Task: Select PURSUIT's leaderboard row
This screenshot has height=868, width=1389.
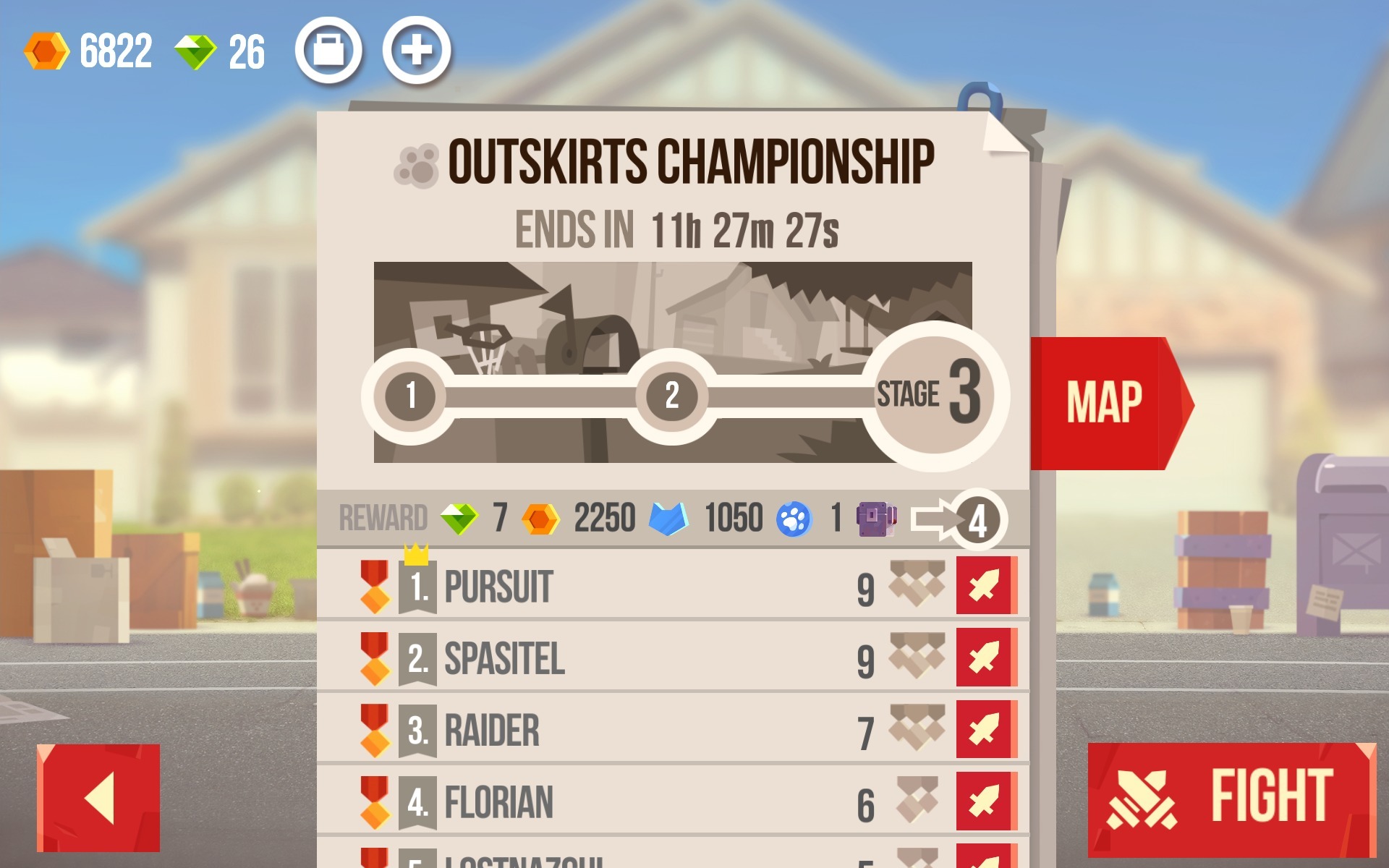Action: (615, 586)
